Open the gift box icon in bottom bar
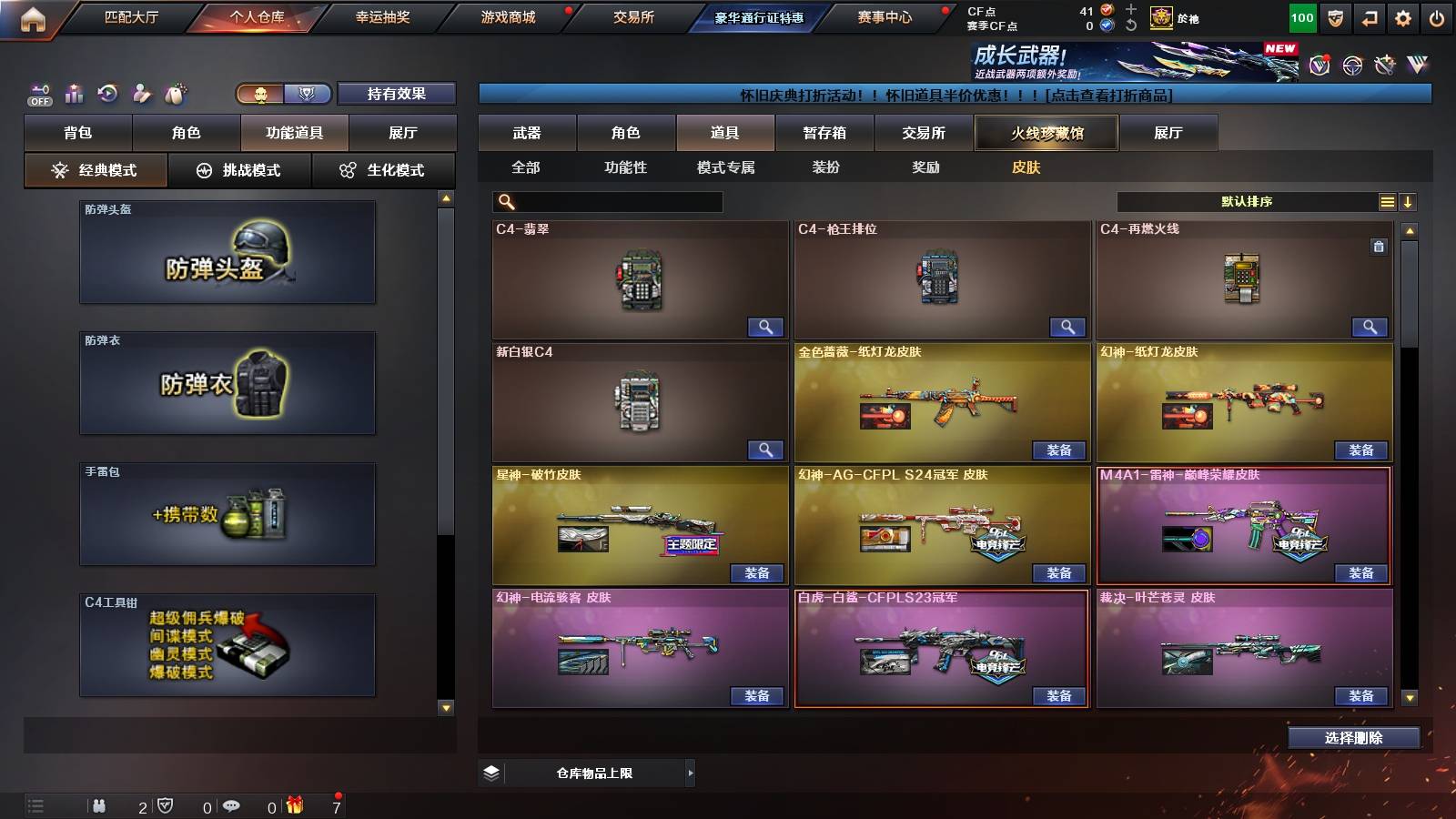The image size is (1456, 819). point(292,806)
